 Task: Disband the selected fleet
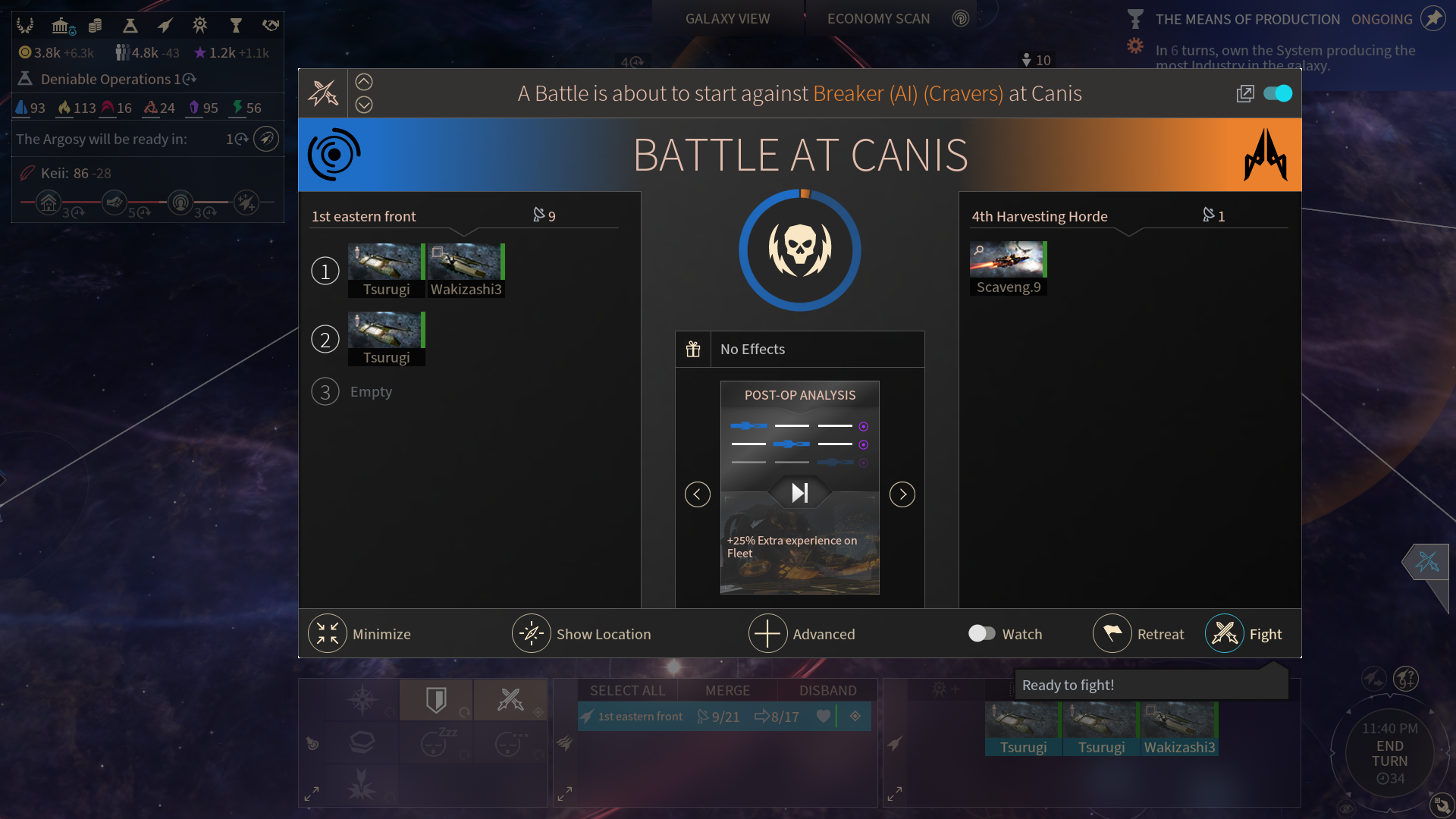(827, 690)
